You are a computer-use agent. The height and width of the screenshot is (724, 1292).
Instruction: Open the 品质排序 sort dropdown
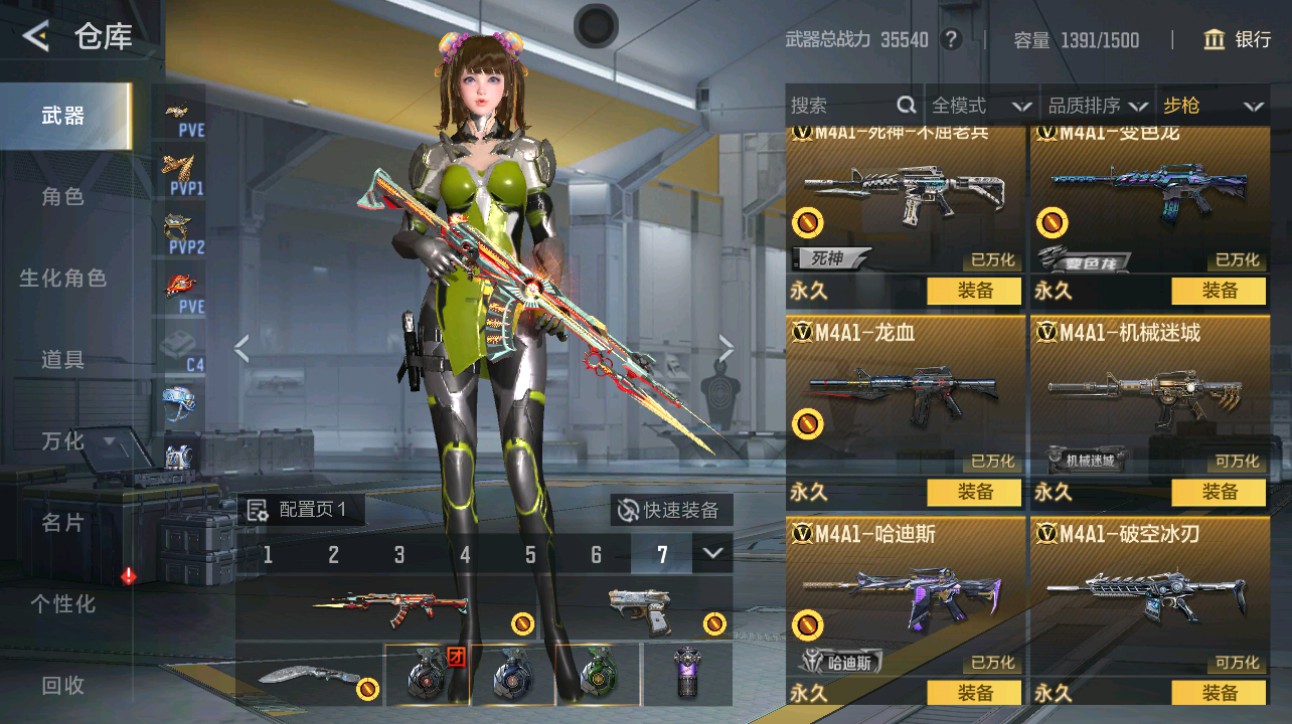pos(1097,105)
